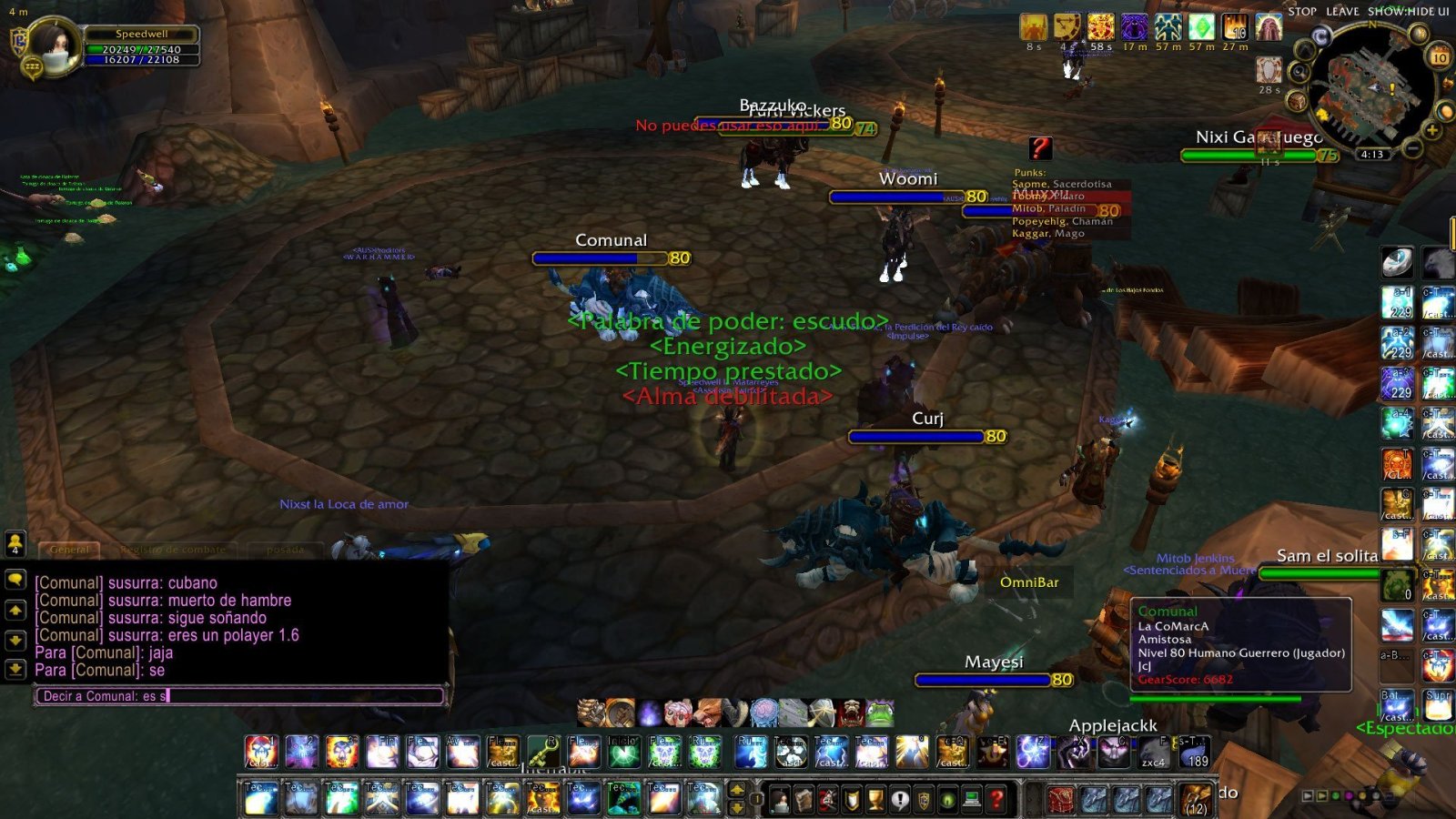The height and width of the screenshot is (819, 1456).
Task: Click the whisper chat input box
Action: (238, 696)
